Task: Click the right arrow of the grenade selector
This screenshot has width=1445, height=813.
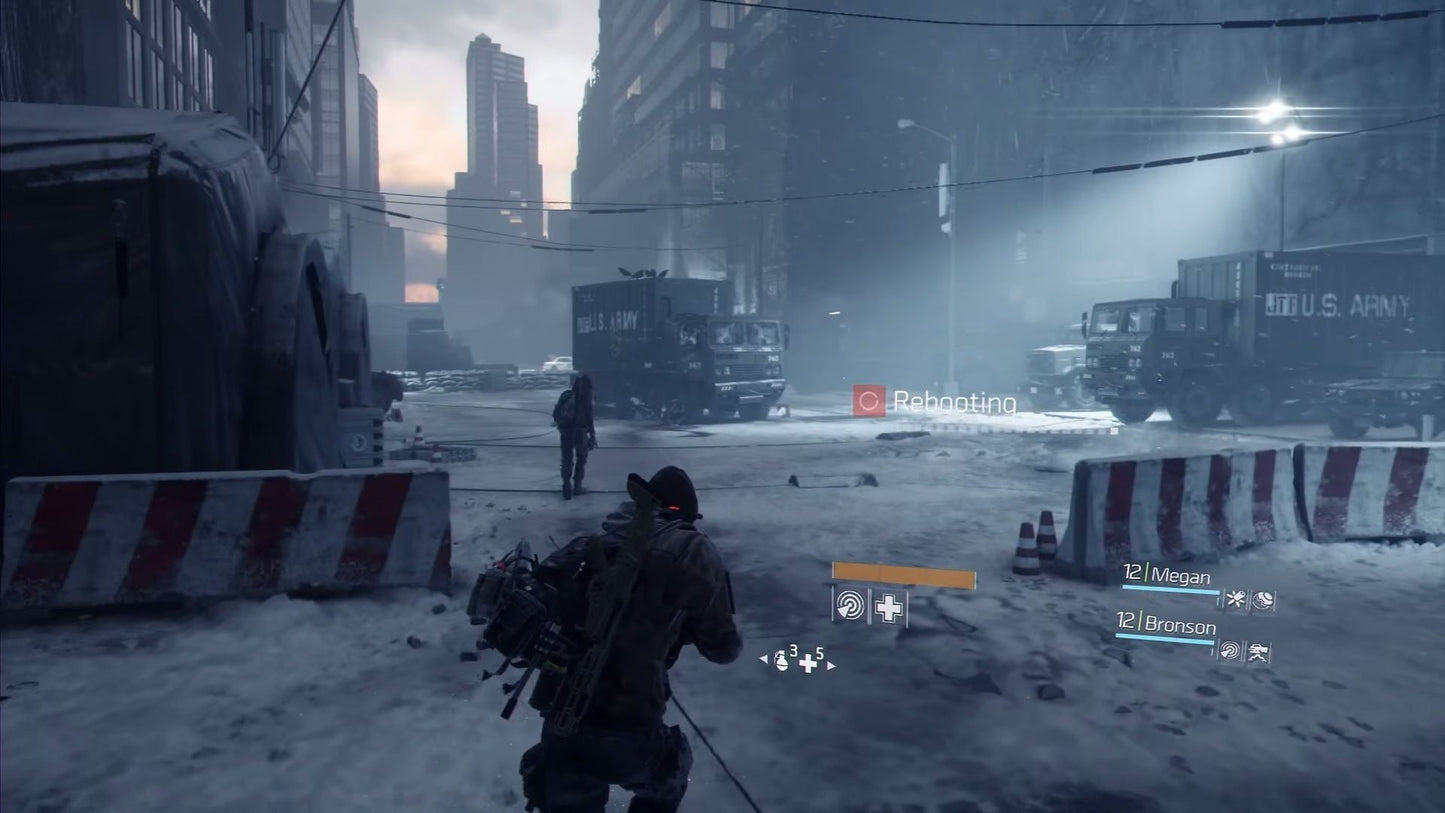Action: point(831,664)
